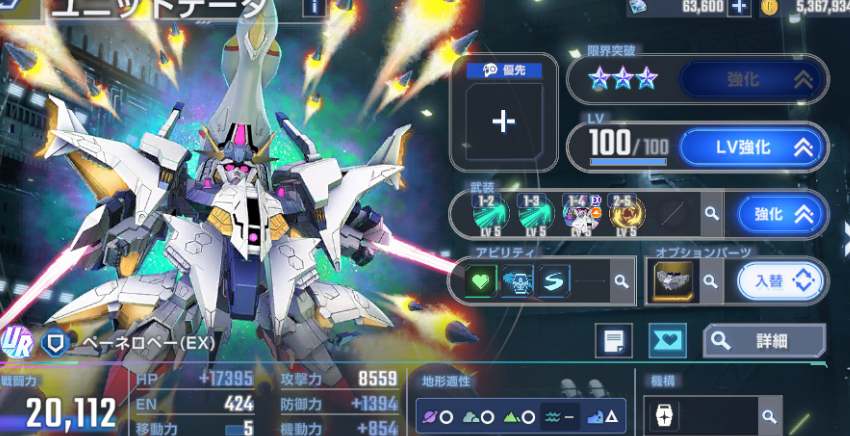Inspect mechanism with the 機構 magnifier
The height and width of the screenshot is (436, 850).
coord(768,415)
